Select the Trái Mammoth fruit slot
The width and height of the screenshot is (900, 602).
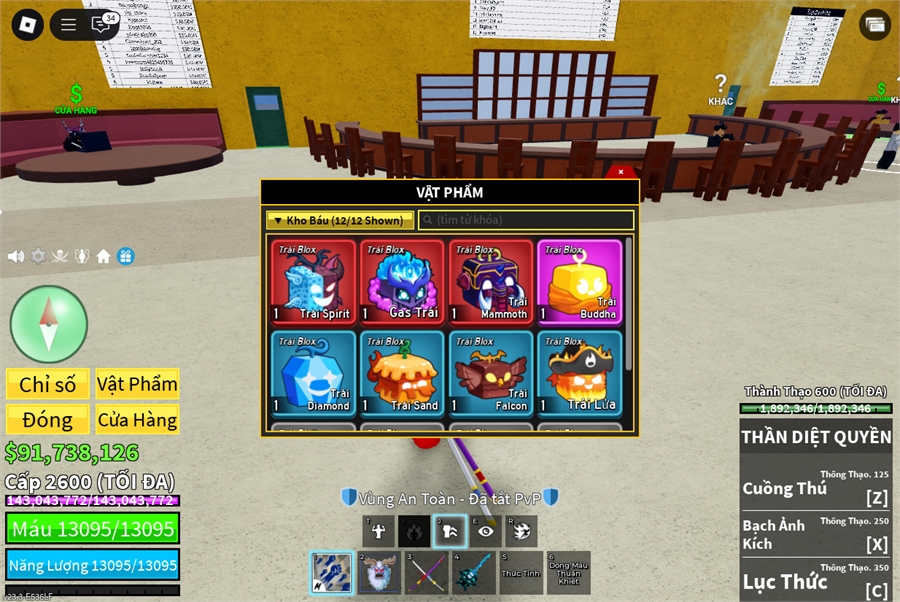tap(490, 283)
